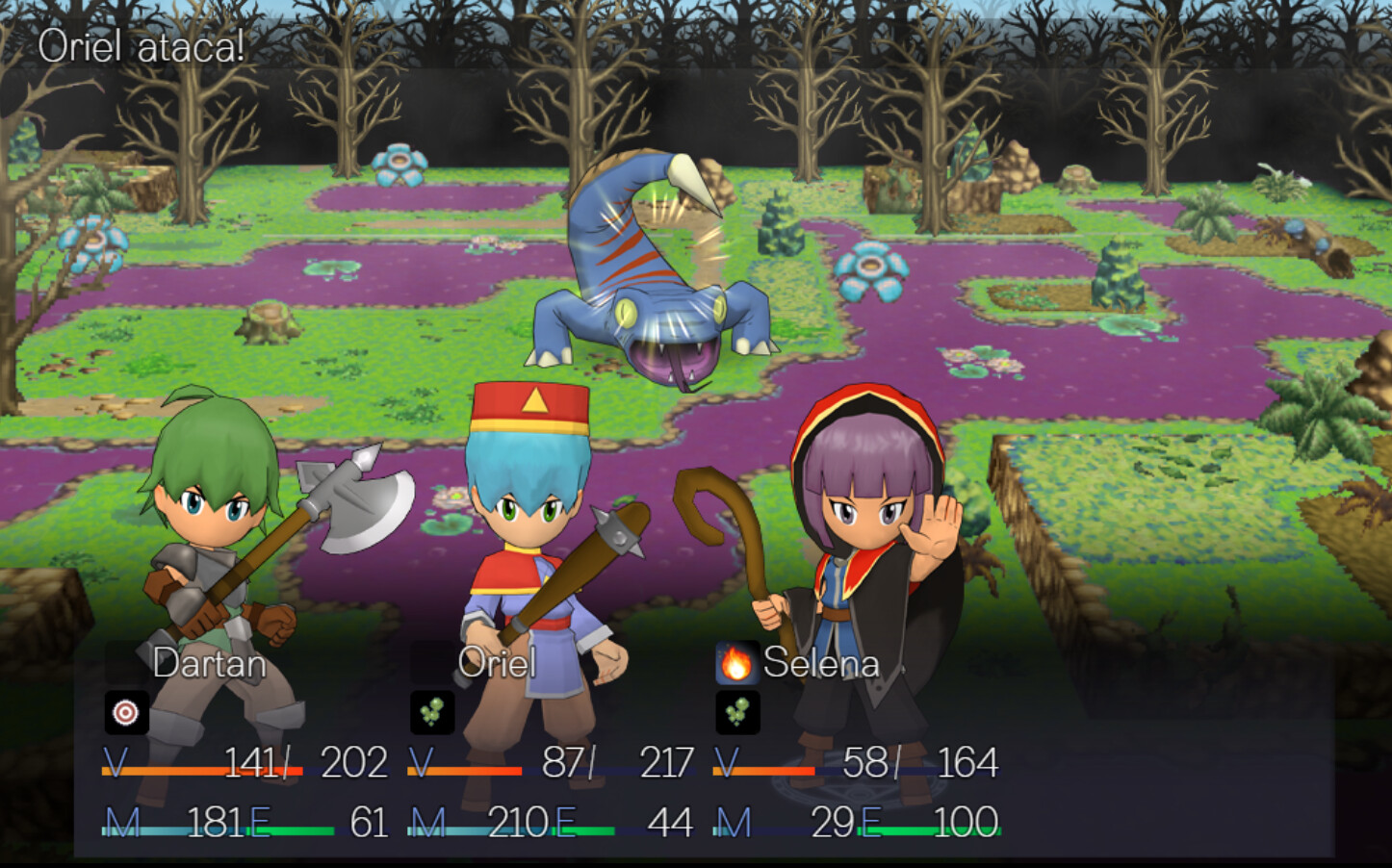Click Dartan's orange HP gauge
The width and height of the screenshot is (1392, 868).
168,770
